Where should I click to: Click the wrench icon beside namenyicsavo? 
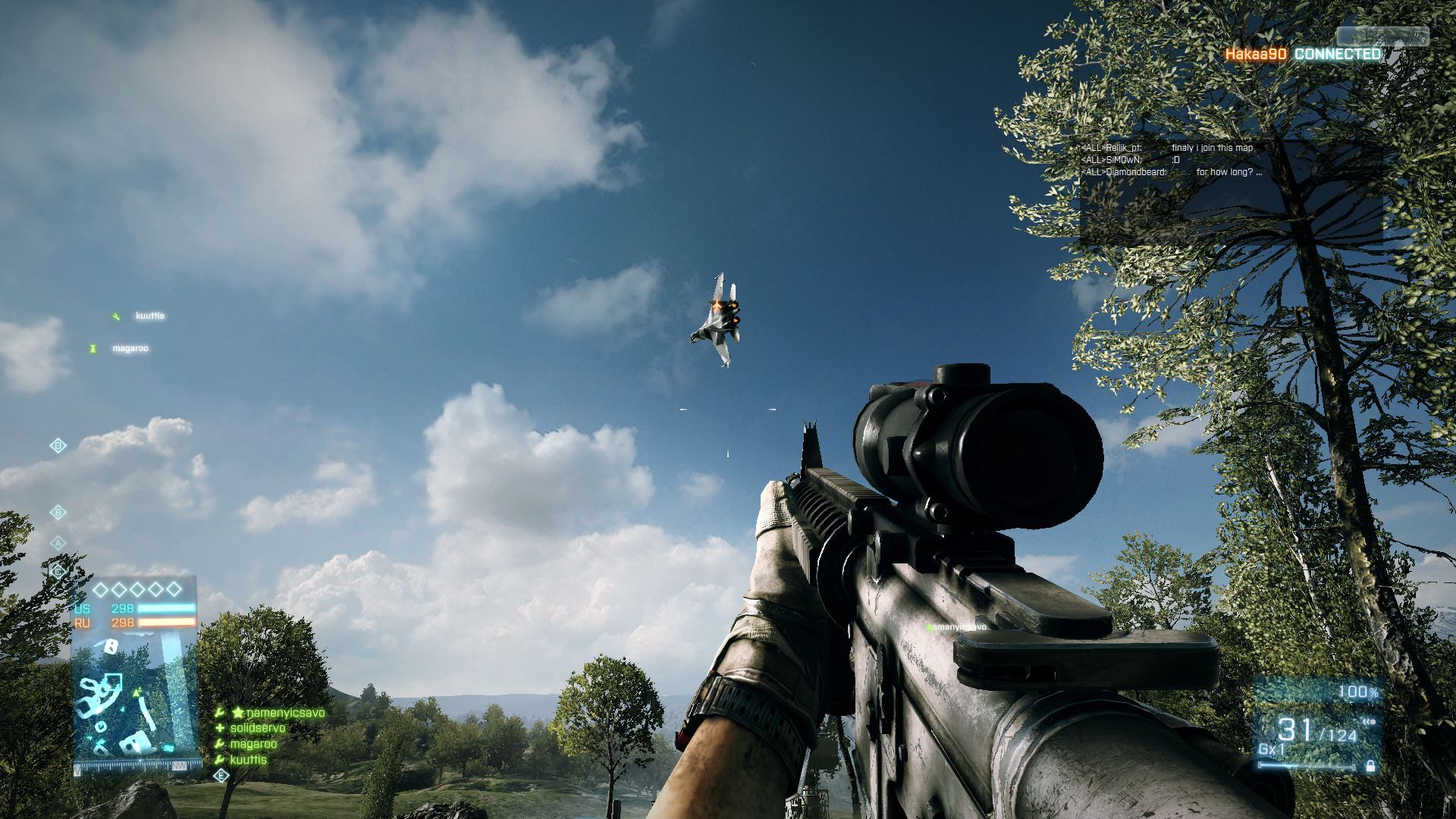[x=219, y=713]
